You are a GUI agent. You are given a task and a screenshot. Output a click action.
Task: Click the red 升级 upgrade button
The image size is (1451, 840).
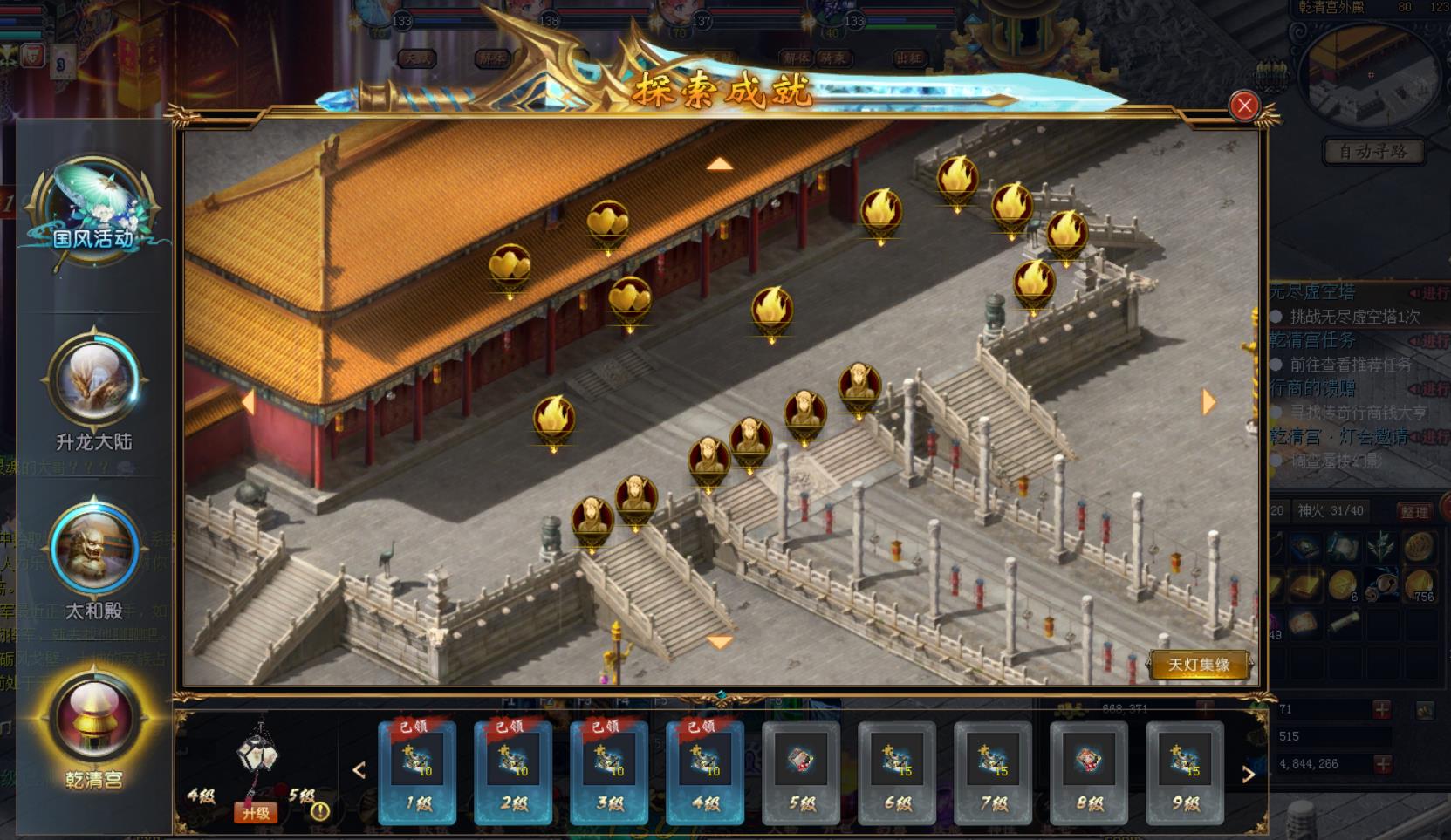[256, 813]
